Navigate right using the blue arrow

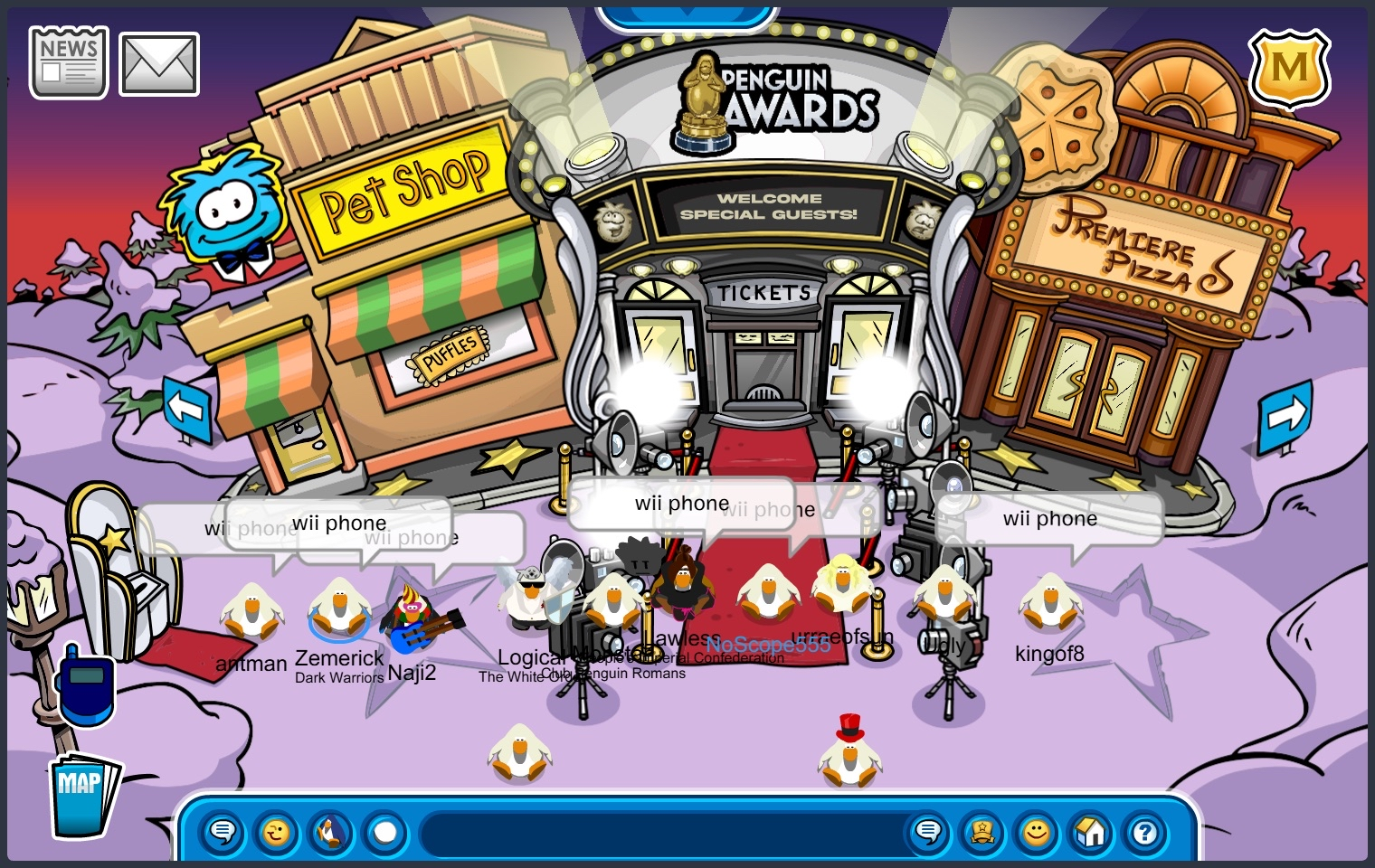click(1285, 416)
